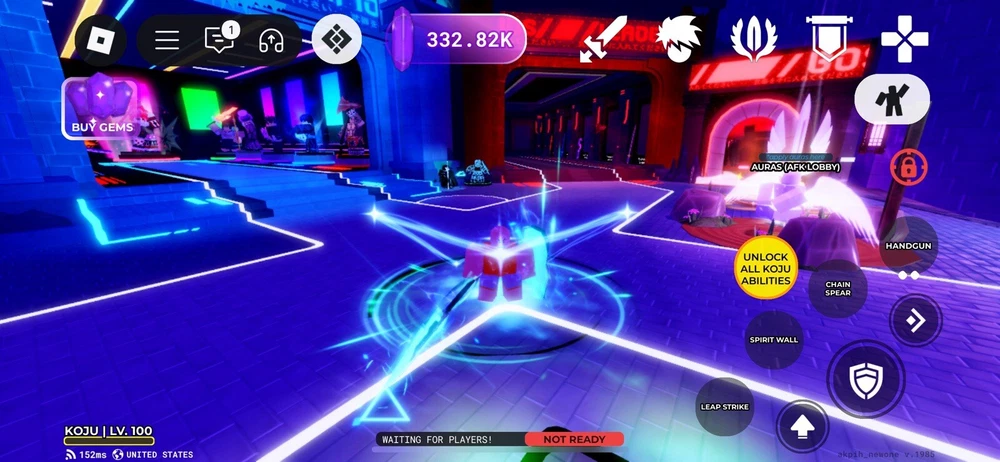Open the laurel wreath icon
The height and width of the screenshot is (462, 1000).
coord(754,40)
